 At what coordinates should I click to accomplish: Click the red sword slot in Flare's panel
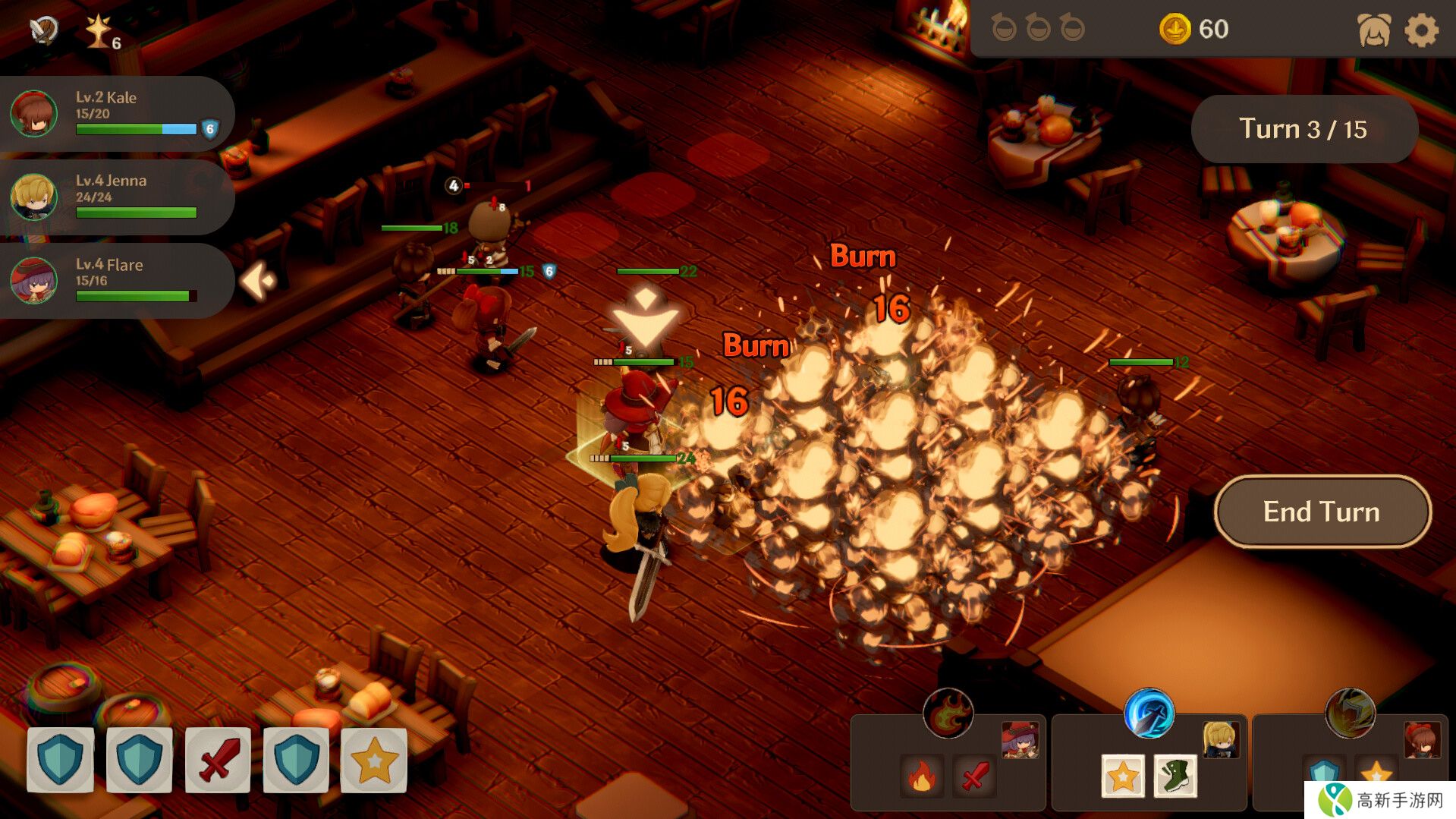click(974, 776)
